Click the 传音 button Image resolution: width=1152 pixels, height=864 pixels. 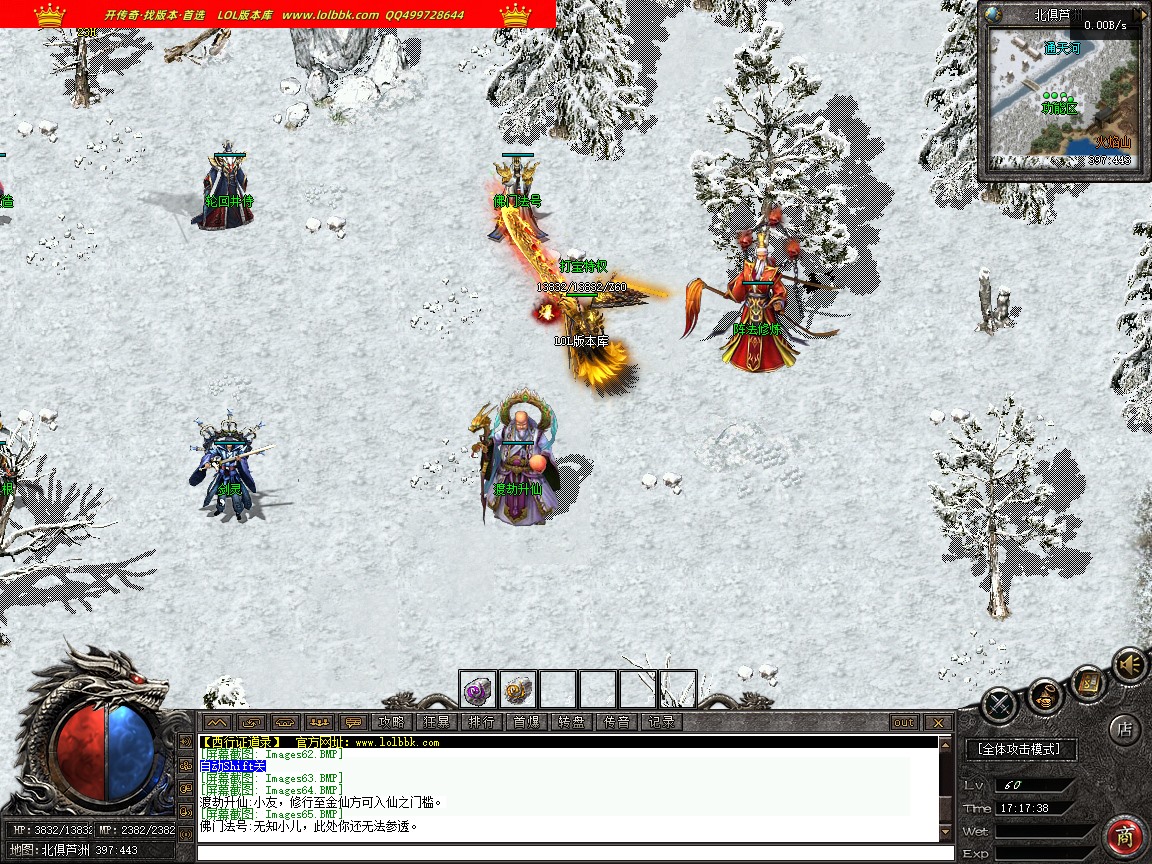(616, 722)
